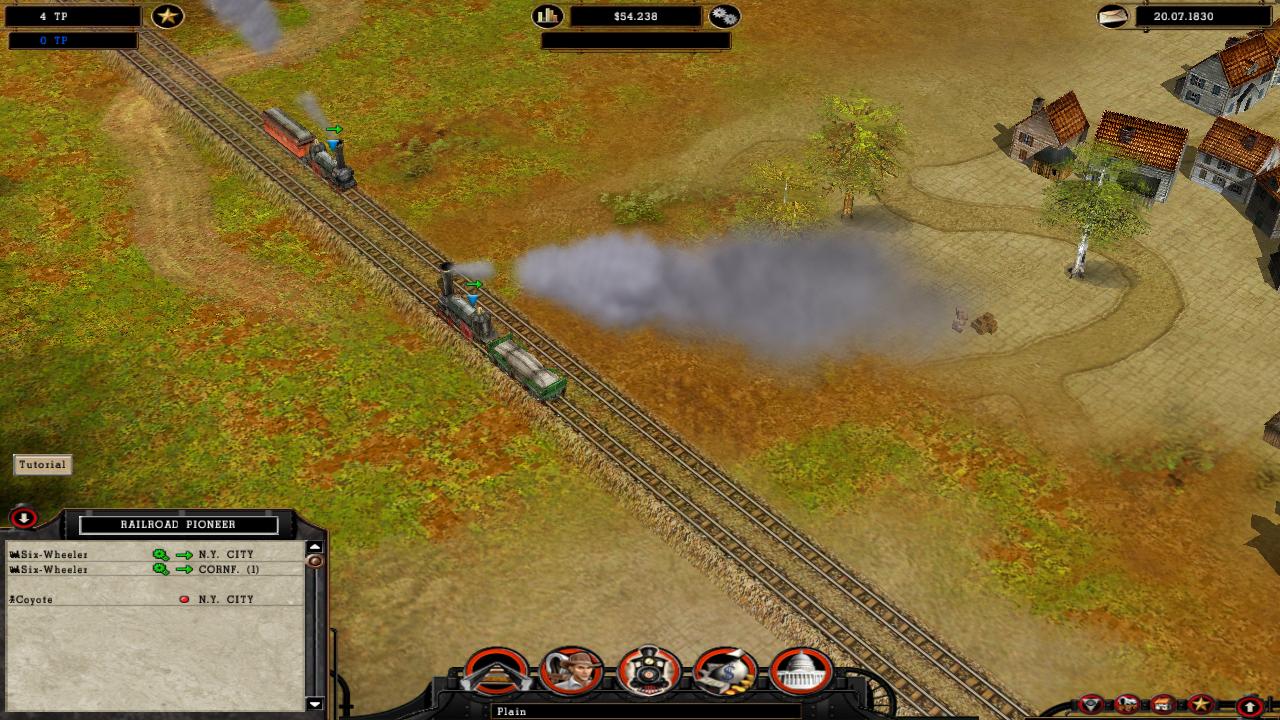Open the capitol building menu
Viewport: 1280px width, 720px height.
tap(802, 672)
